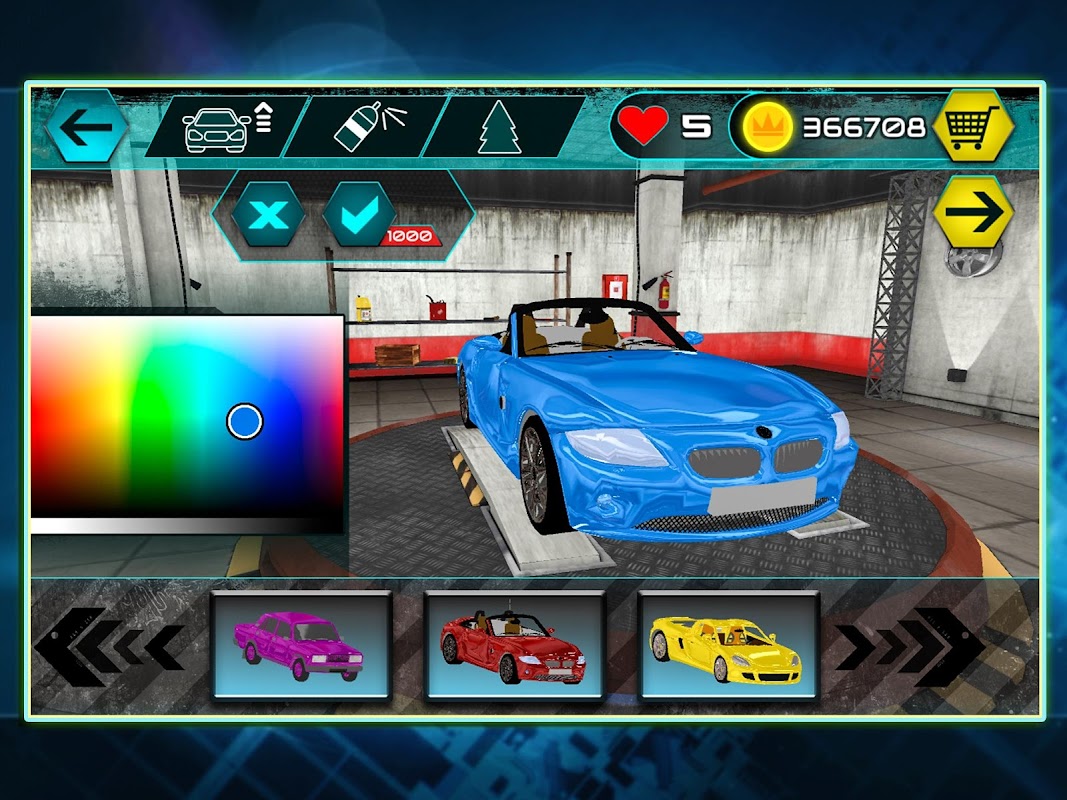Choose the purple sedan thumbnail
This screenshot has width=1067, height=800.
[x=301, y=644]
